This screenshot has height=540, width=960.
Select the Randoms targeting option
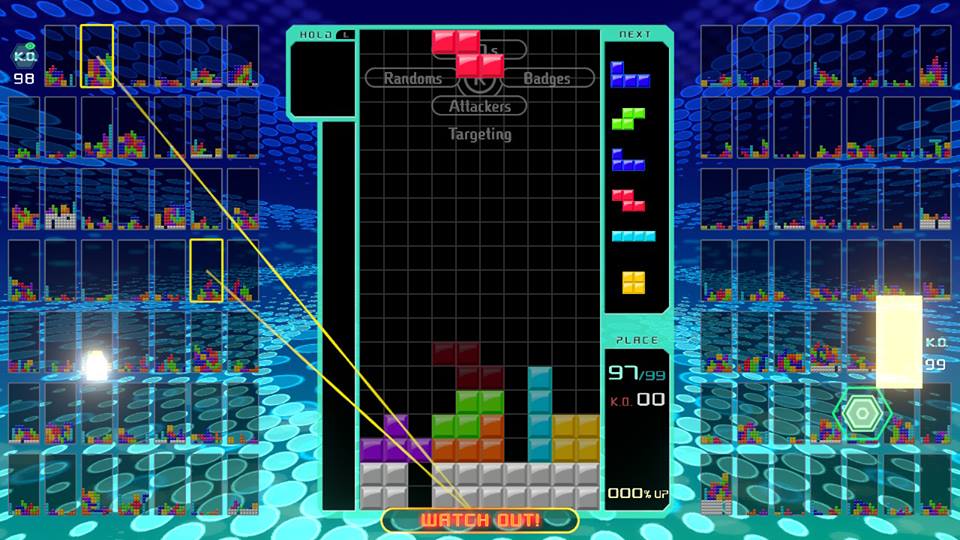point(412,78)
